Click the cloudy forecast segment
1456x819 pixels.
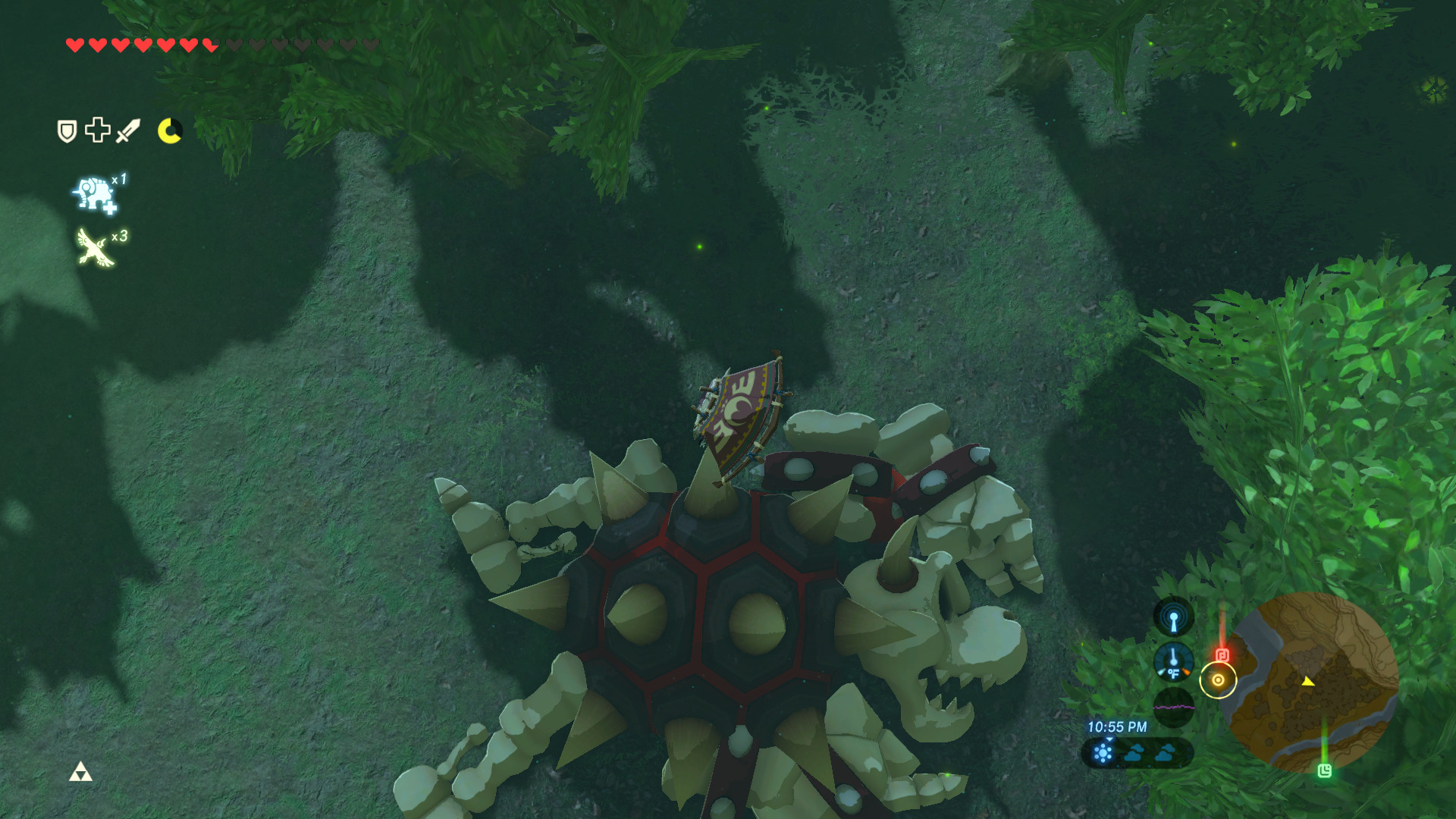point(1135,752)
